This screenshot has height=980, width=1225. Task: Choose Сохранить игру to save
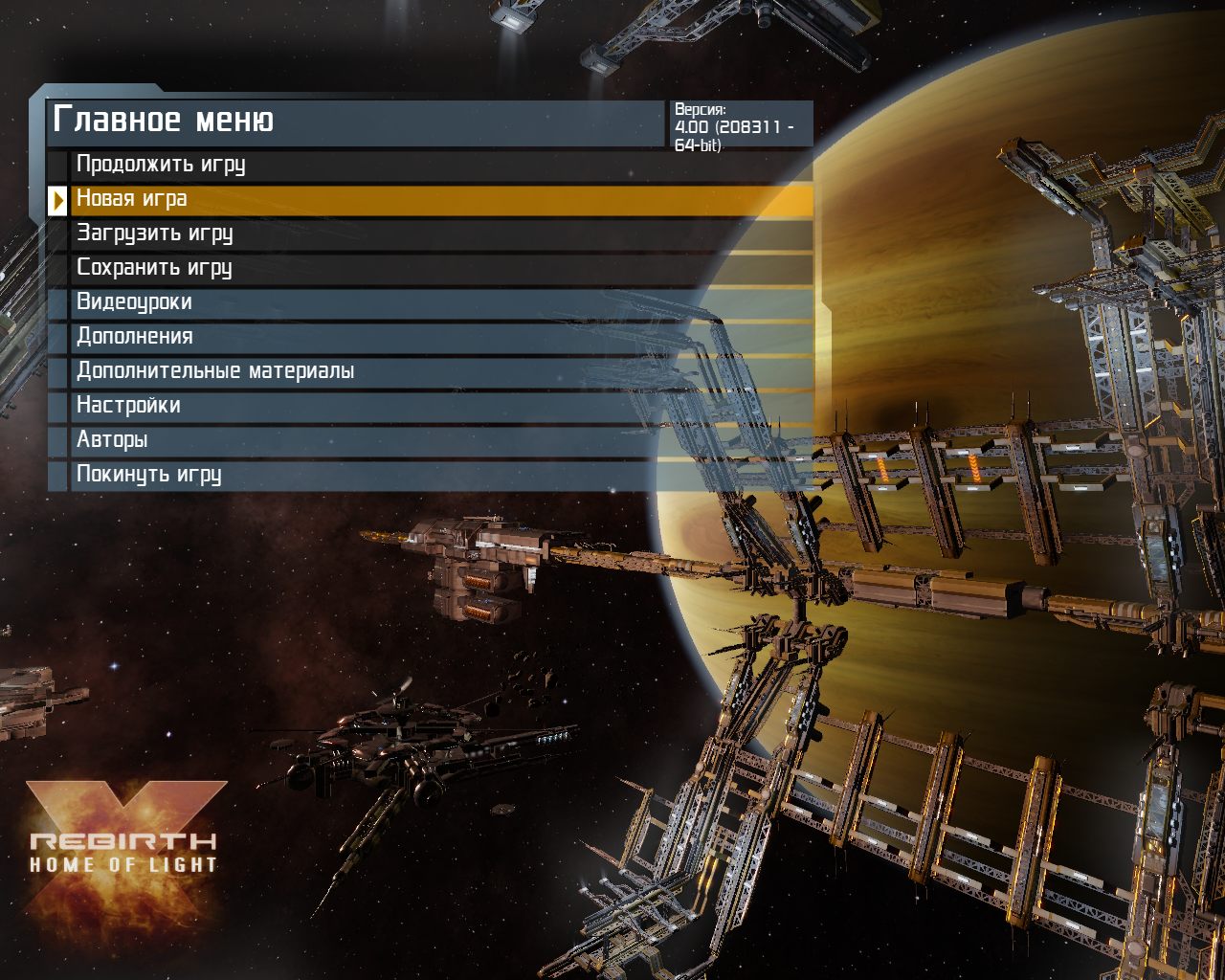(x=154, y=268)
